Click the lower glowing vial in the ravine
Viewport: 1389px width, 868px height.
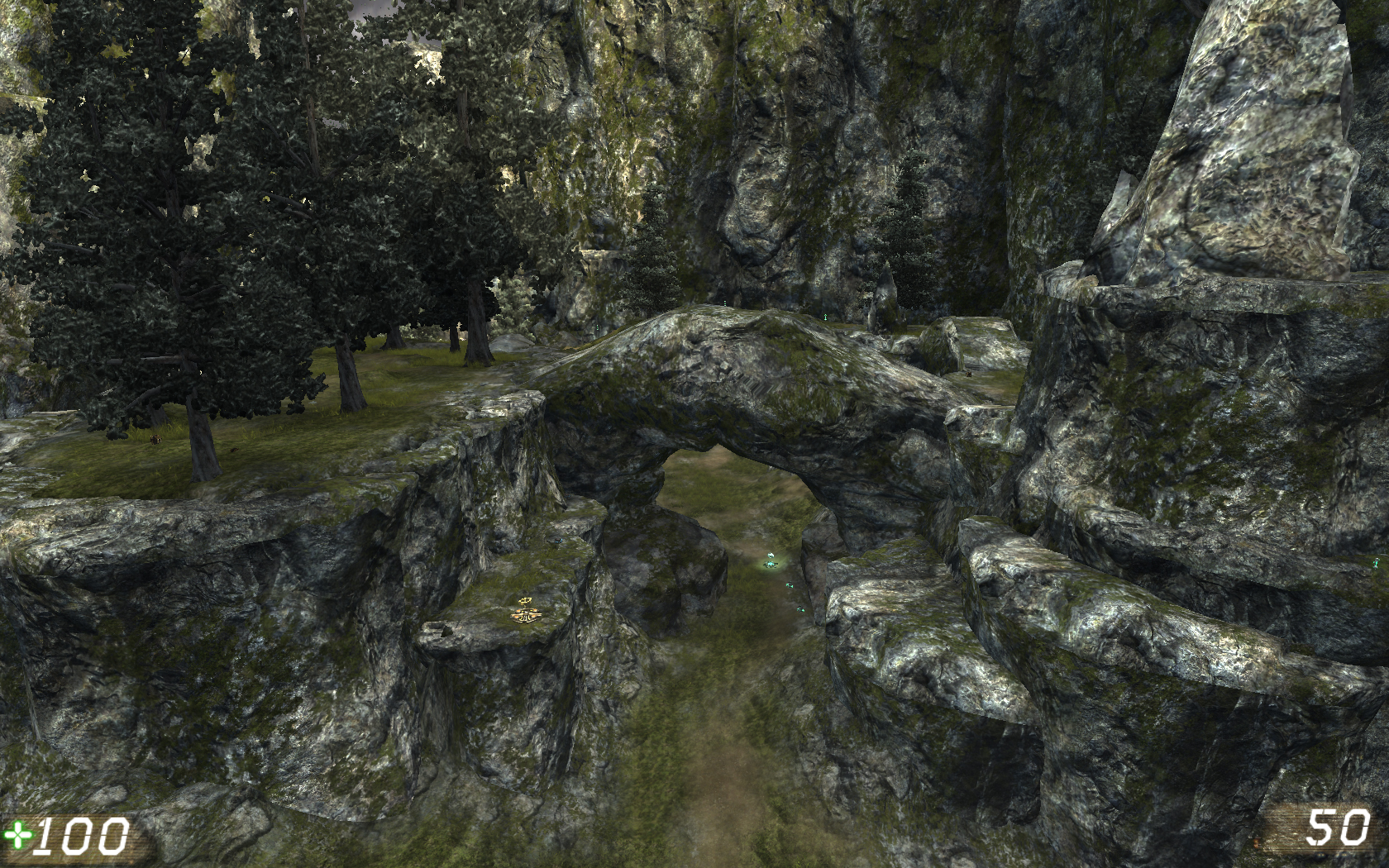[800, 609]
